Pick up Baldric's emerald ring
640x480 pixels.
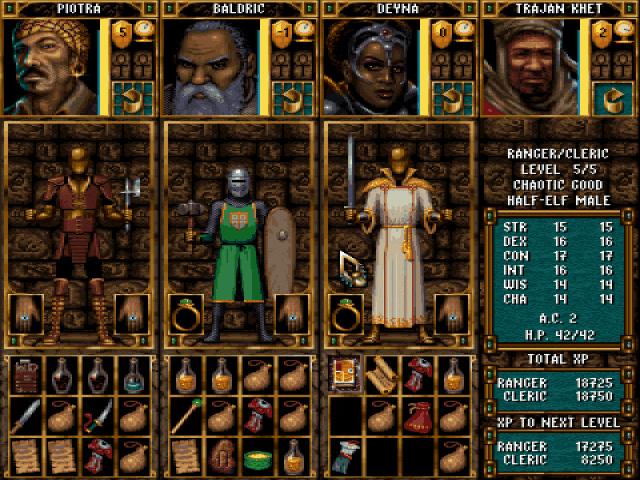click(183, 313)
